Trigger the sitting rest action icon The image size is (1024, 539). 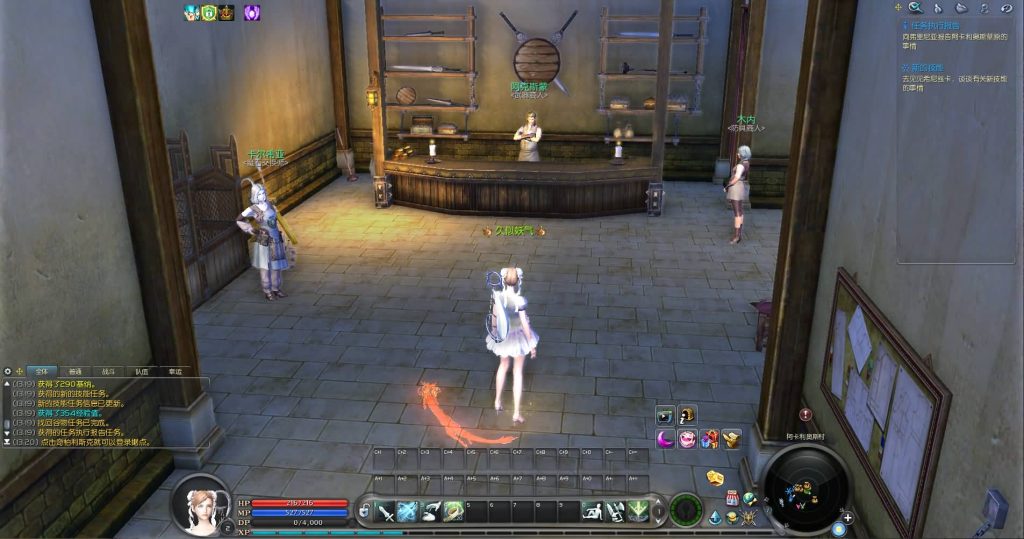point(592,512)
